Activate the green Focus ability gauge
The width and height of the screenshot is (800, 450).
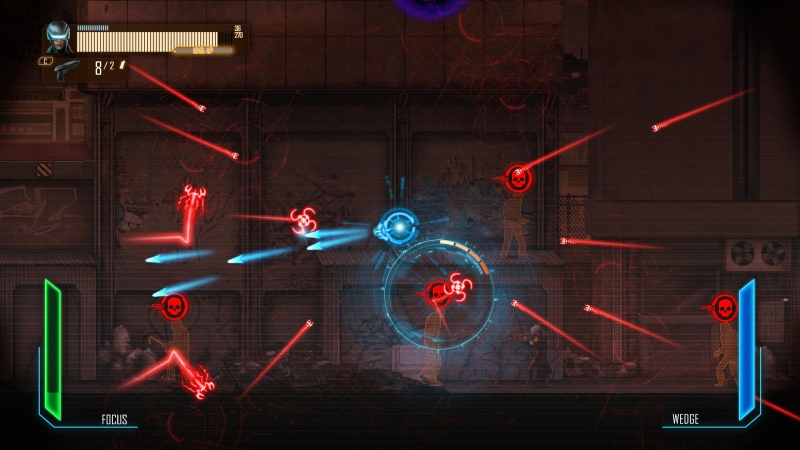tap(52, 350)
